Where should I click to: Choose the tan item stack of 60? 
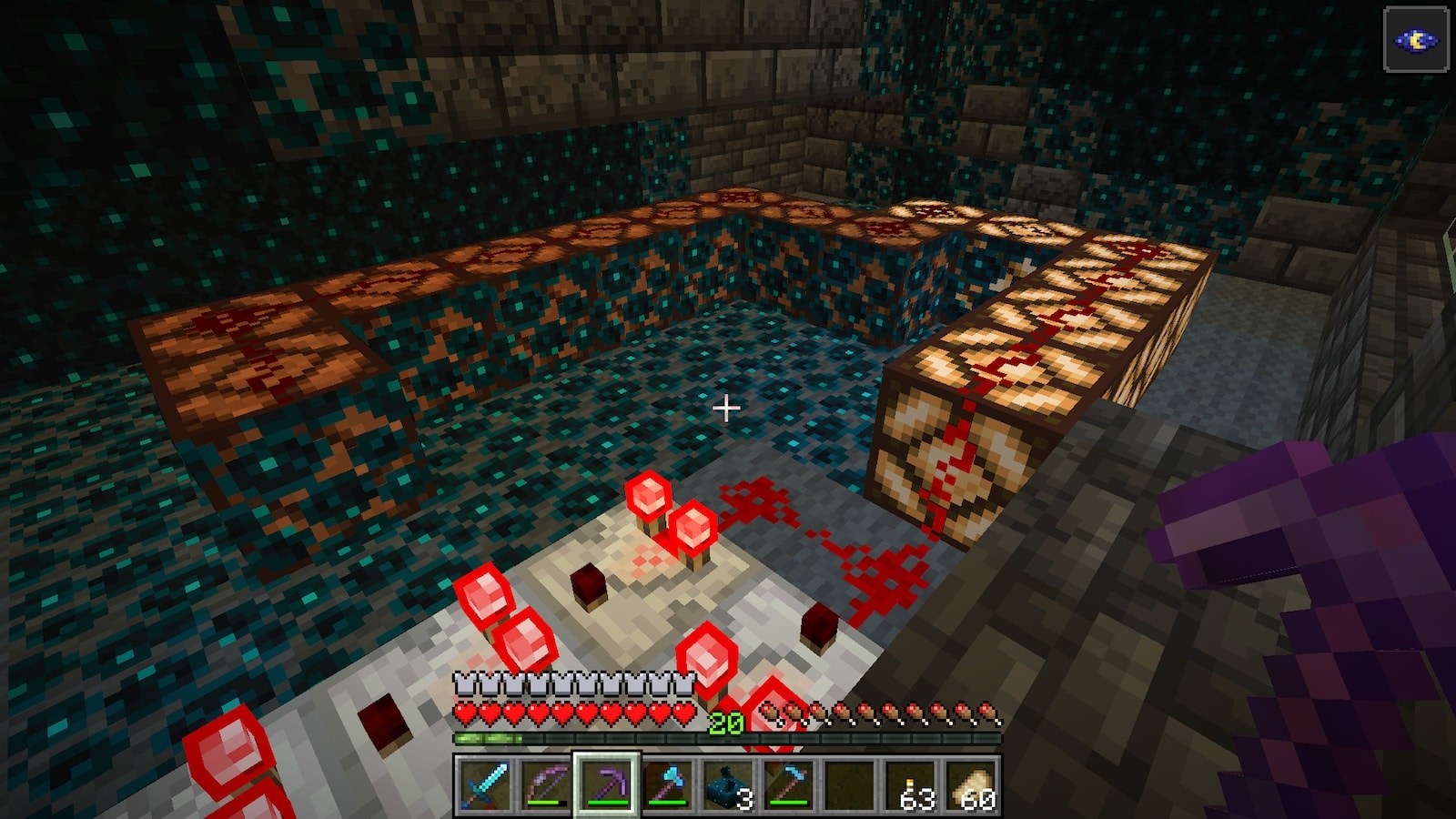[x=973, y=784]
